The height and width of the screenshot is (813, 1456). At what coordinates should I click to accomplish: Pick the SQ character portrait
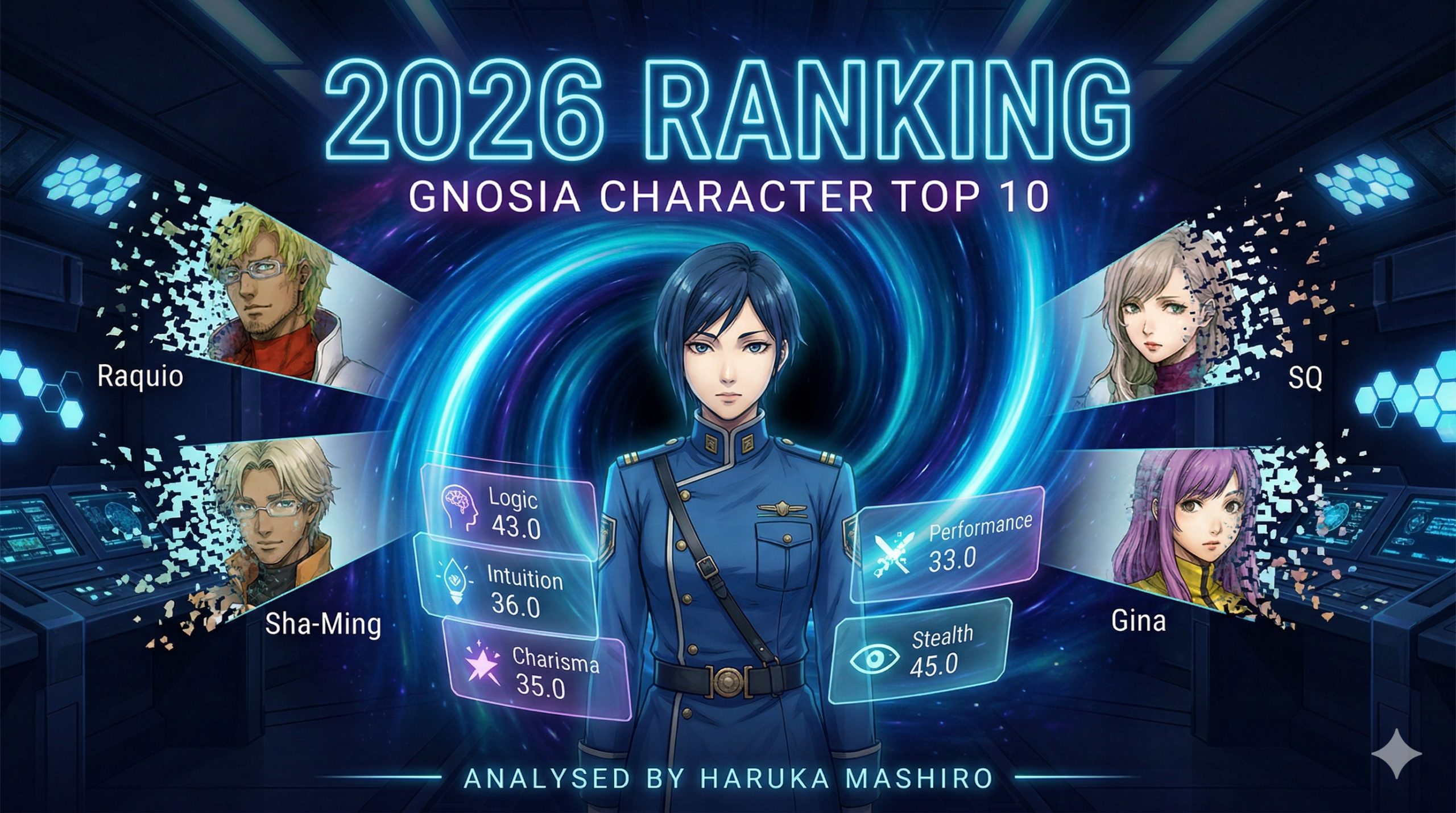click(1155, 324)
